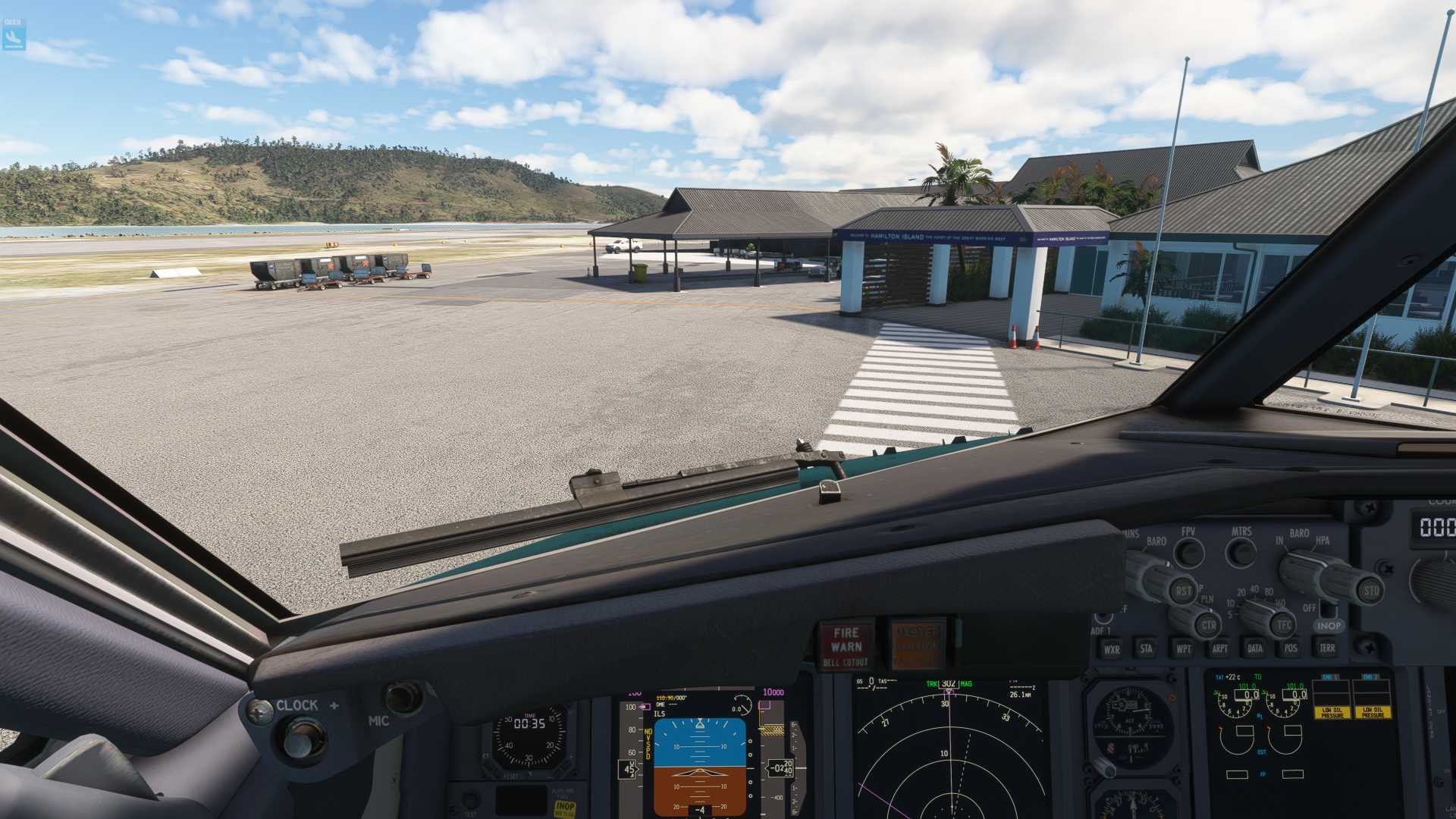The width and height of the screenshot is (1456, 819).
Task: Push the STD barometric standard button
Action: tap(1371, 591)
